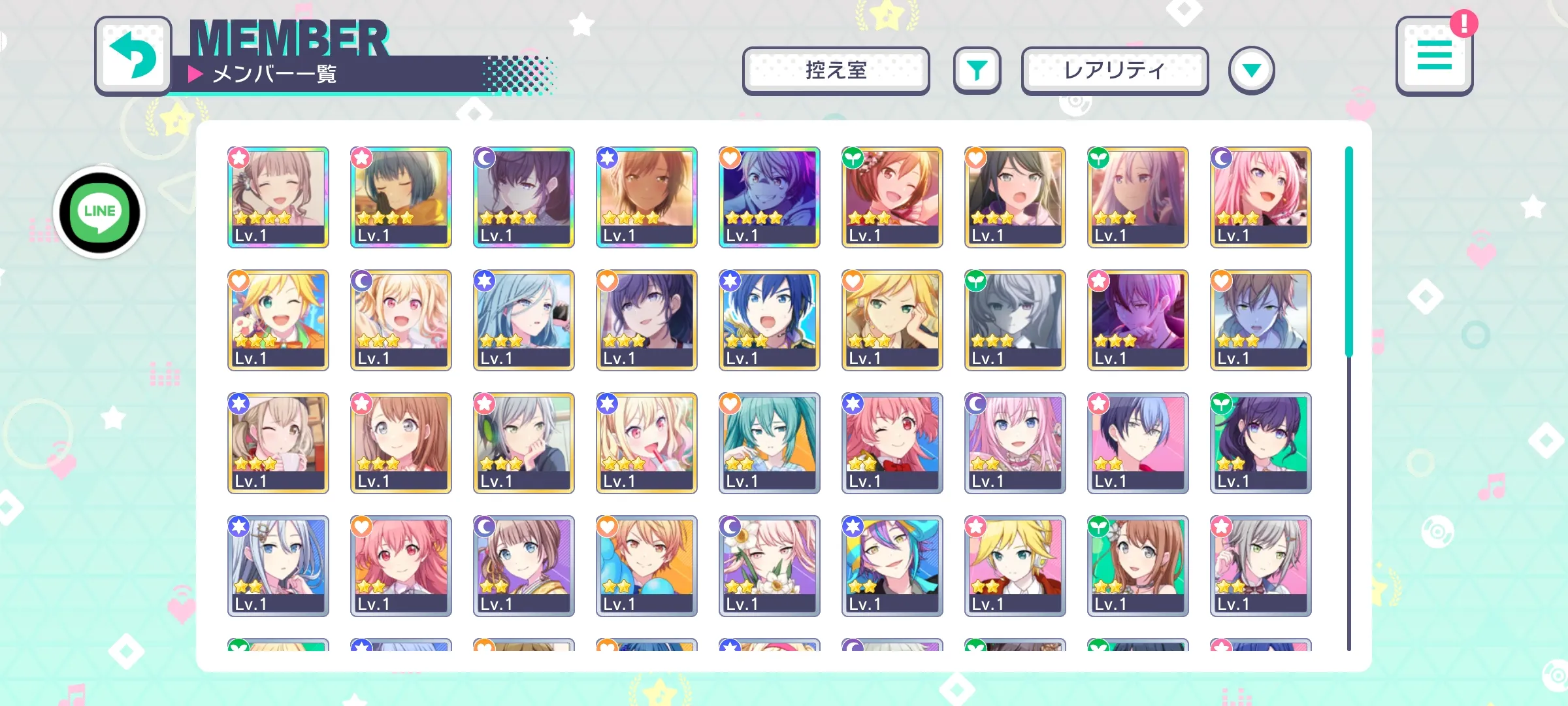The height and width of the screenshot is (706, 1568).
Task: Select the four-star smiling girl with hair ribbon
Action: 278,197
